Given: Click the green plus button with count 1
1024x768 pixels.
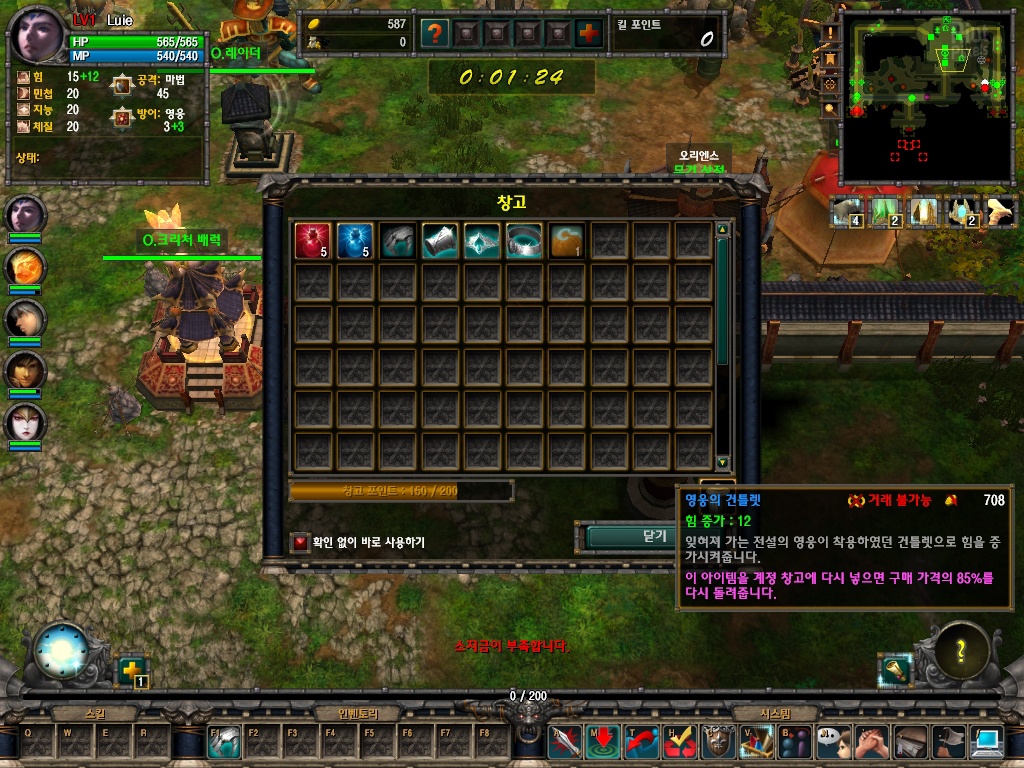Looking at the screenshot, I should coord(131,670).
